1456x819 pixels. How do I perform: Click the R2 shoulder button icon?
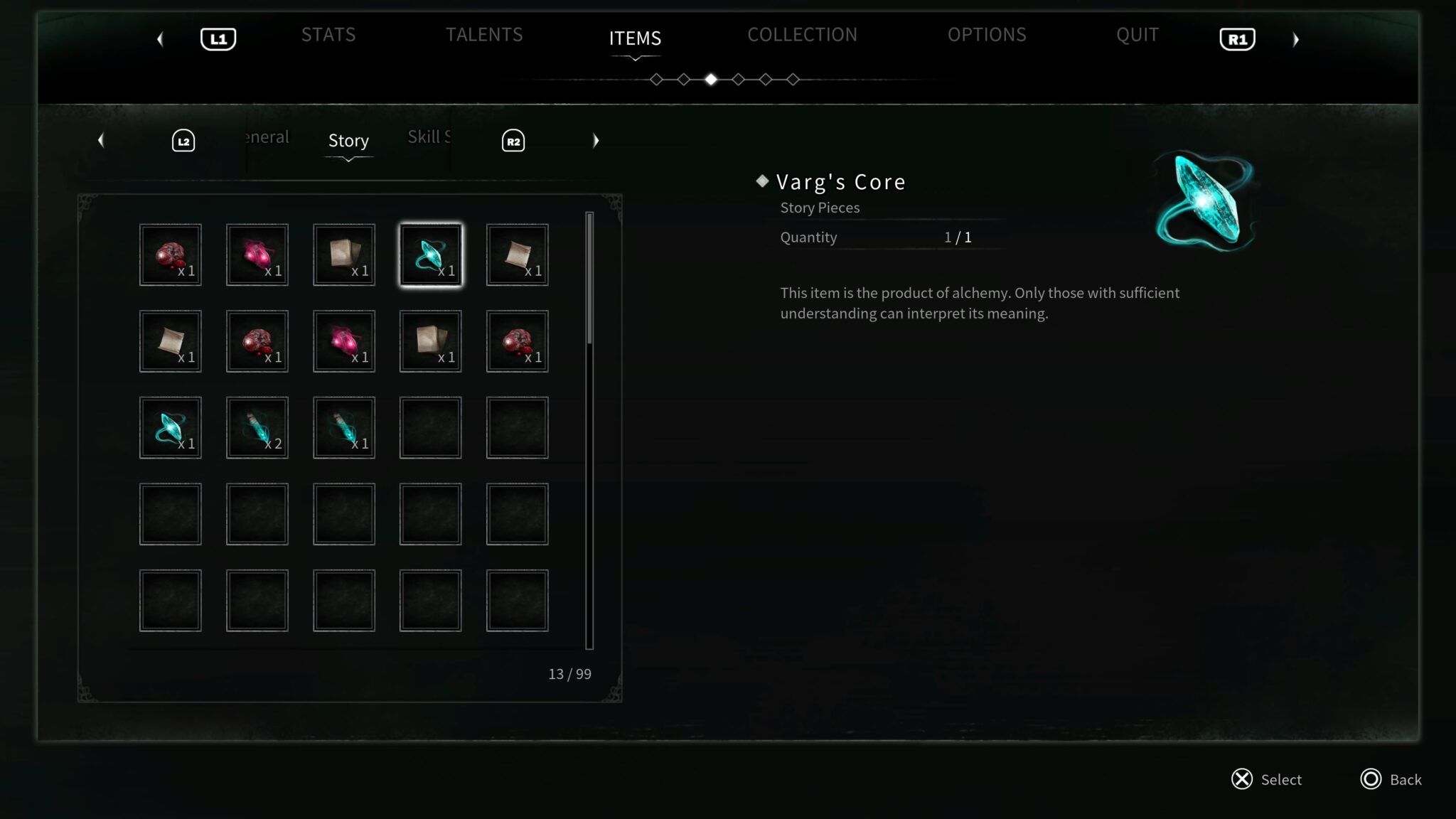(512, 140)
